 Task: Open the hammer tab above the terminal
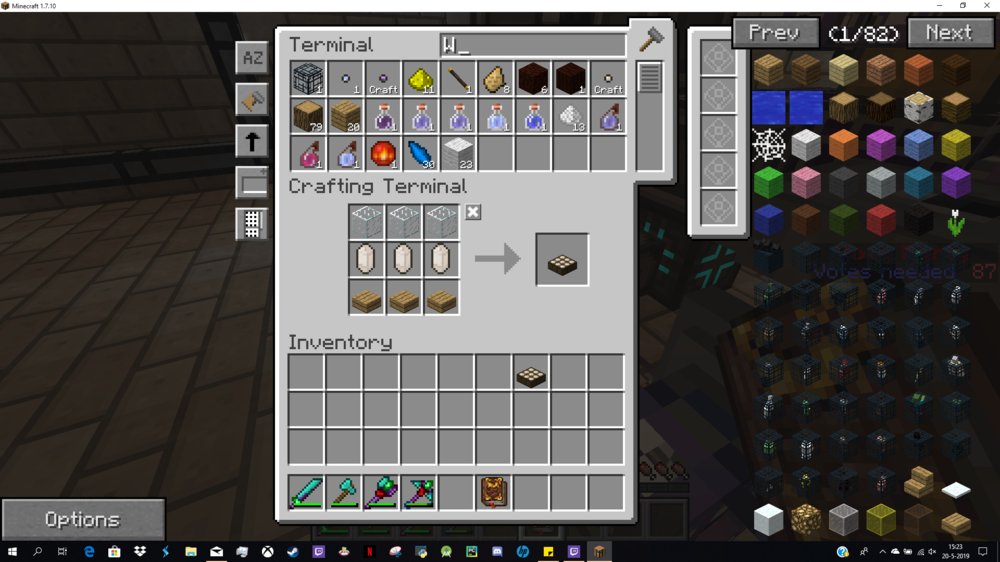click(650, 39)
